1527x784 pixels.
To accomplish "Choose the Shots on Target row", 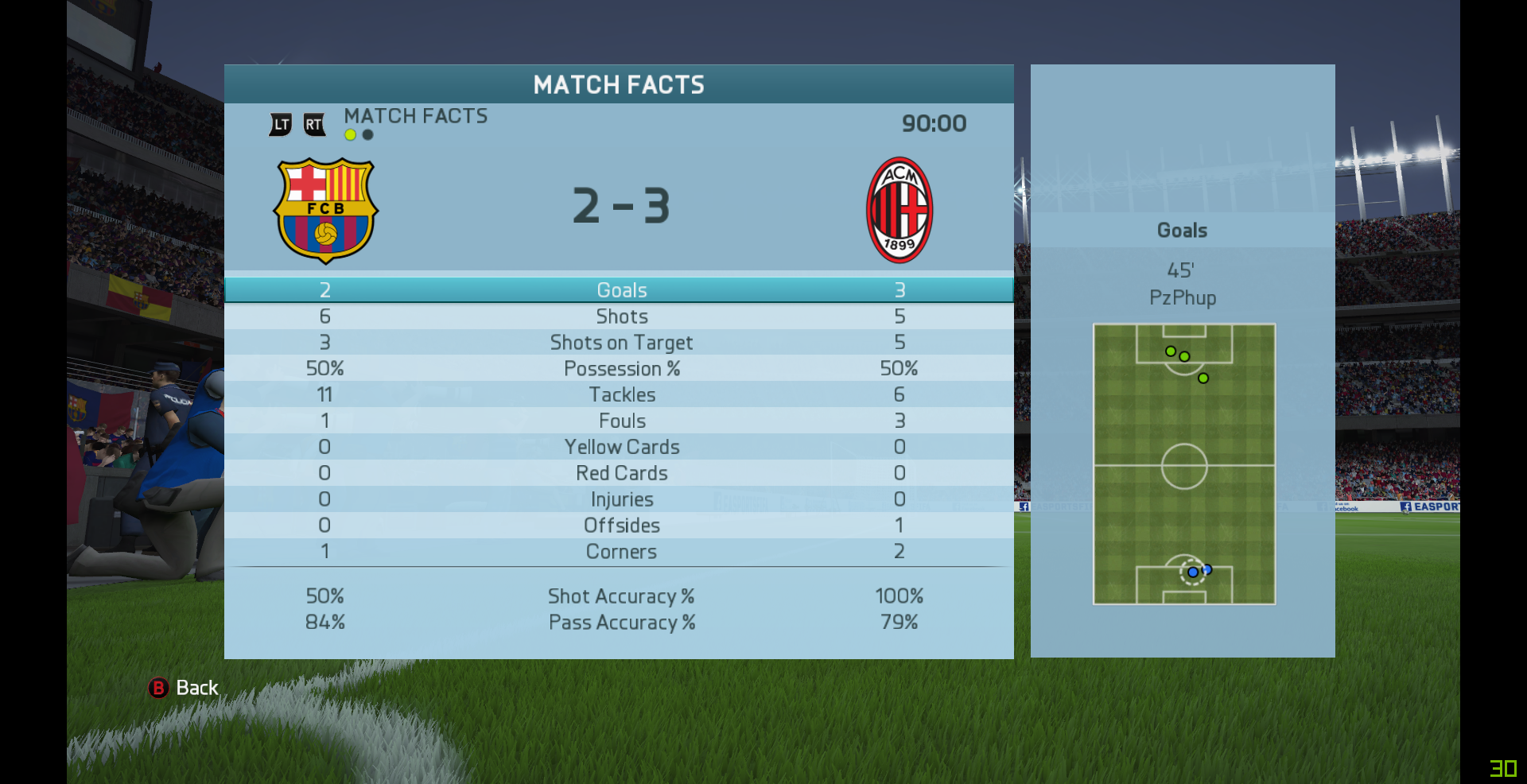I will (x=621, y=343).
